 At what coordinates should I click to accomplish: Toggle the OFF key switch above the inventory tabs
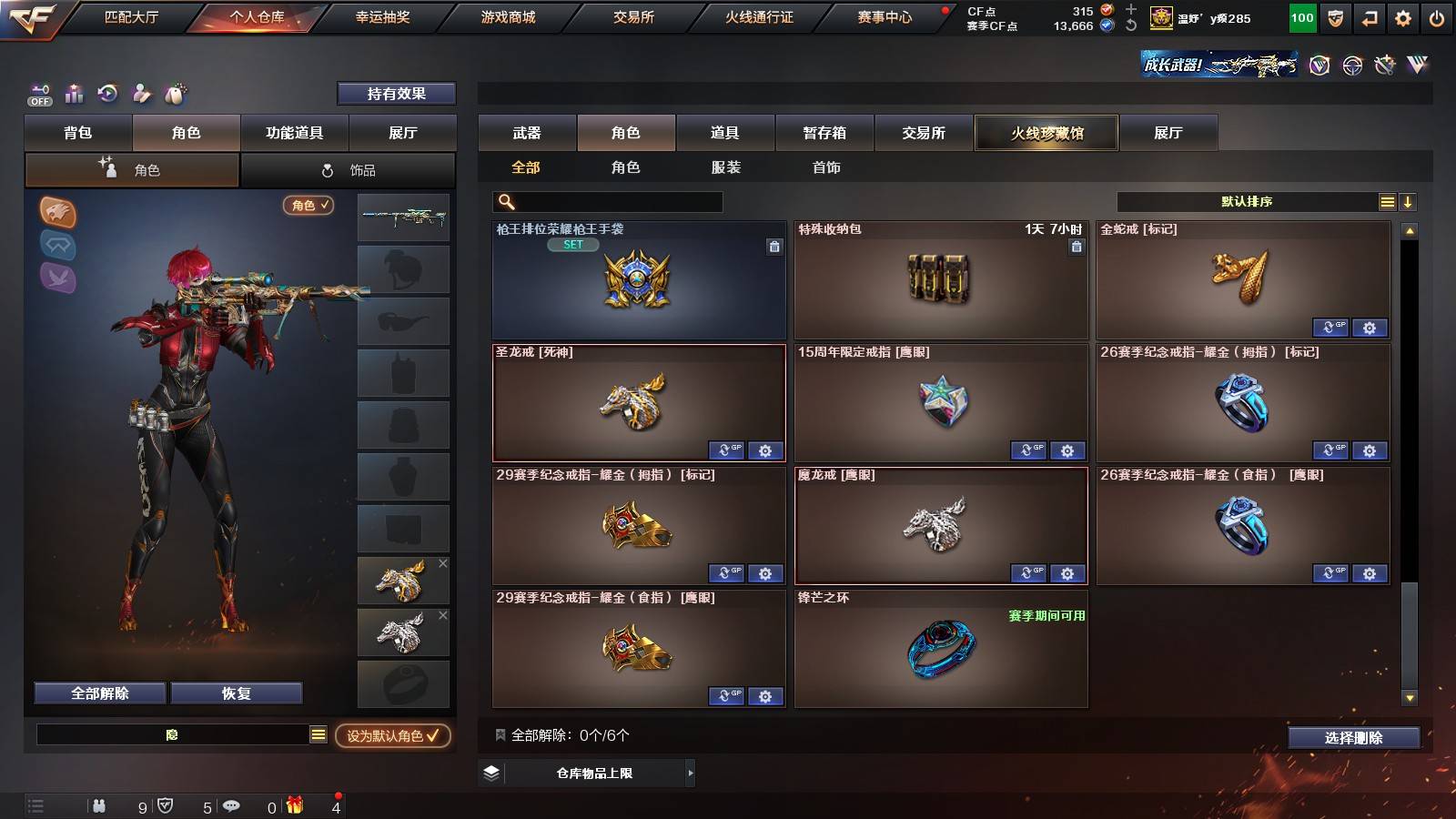point(38,94)
